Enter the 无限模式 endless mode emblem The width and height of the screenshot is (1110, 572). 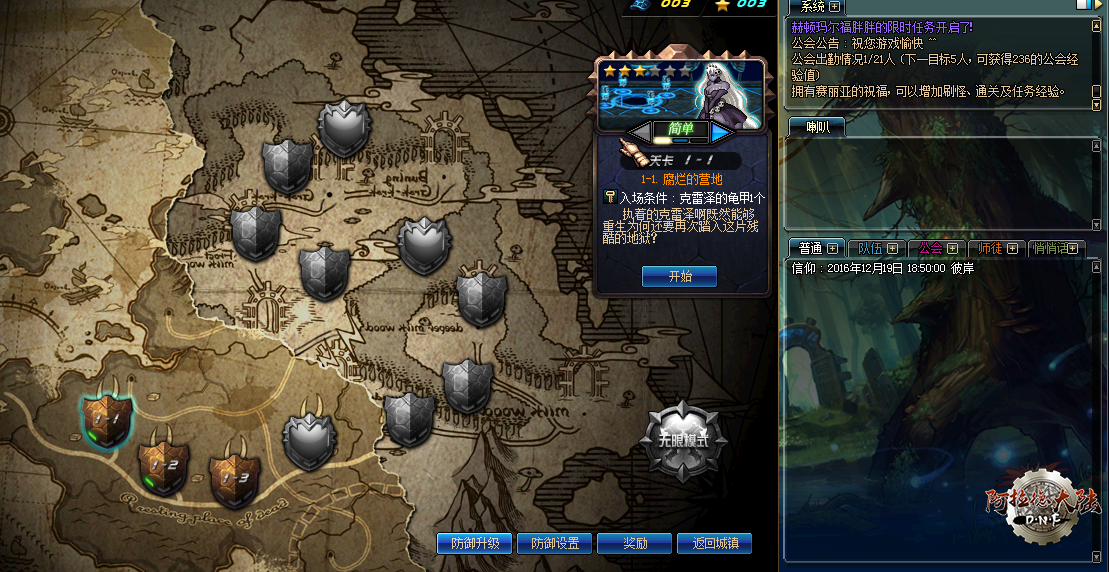pos(684,440)
